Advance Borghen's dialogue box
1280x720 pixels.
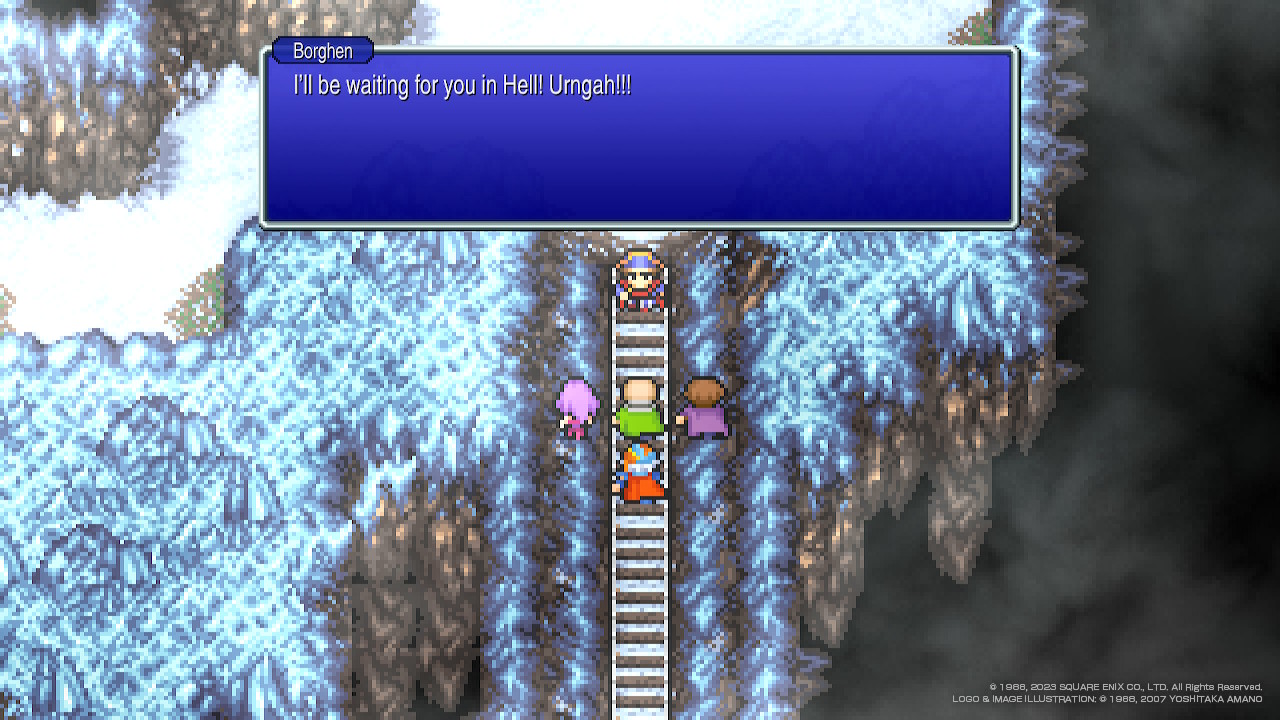pyautogui.click(x=639, y=138)
